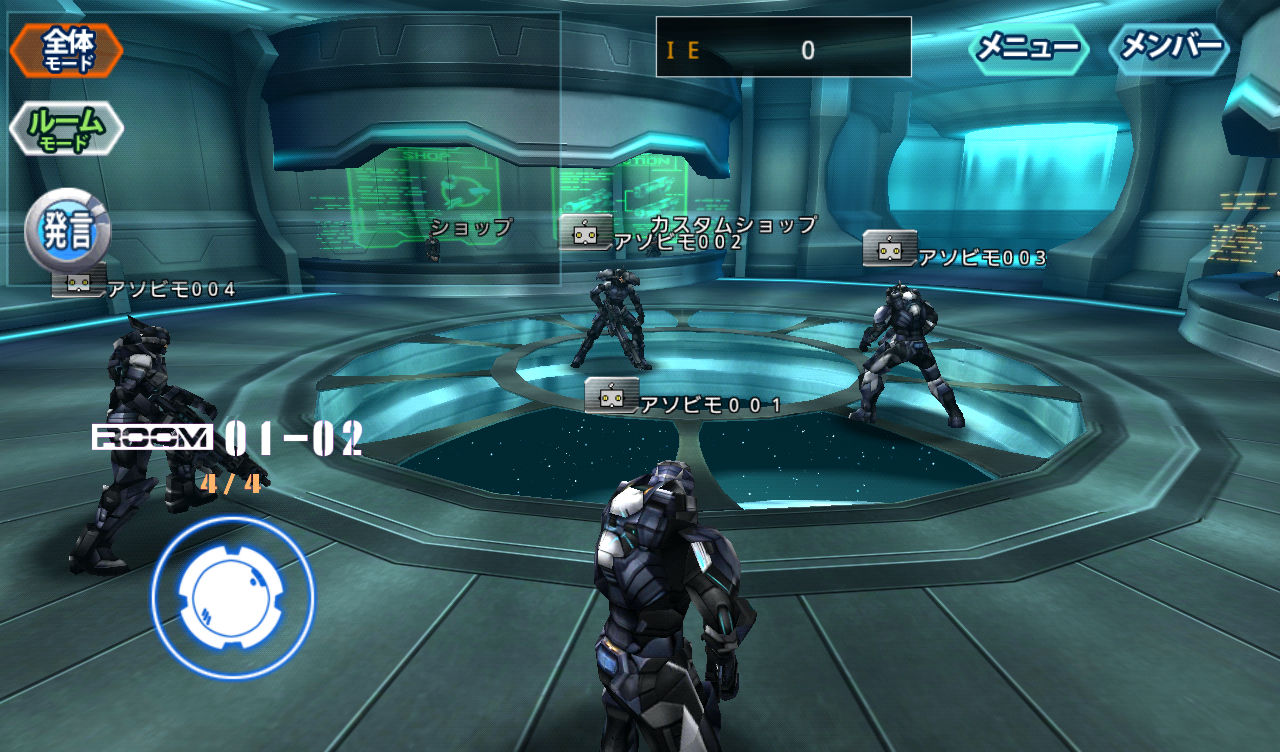Open the メニュー menu
This screenshot has height=752, width=1280.
(x=1028, y=48)
